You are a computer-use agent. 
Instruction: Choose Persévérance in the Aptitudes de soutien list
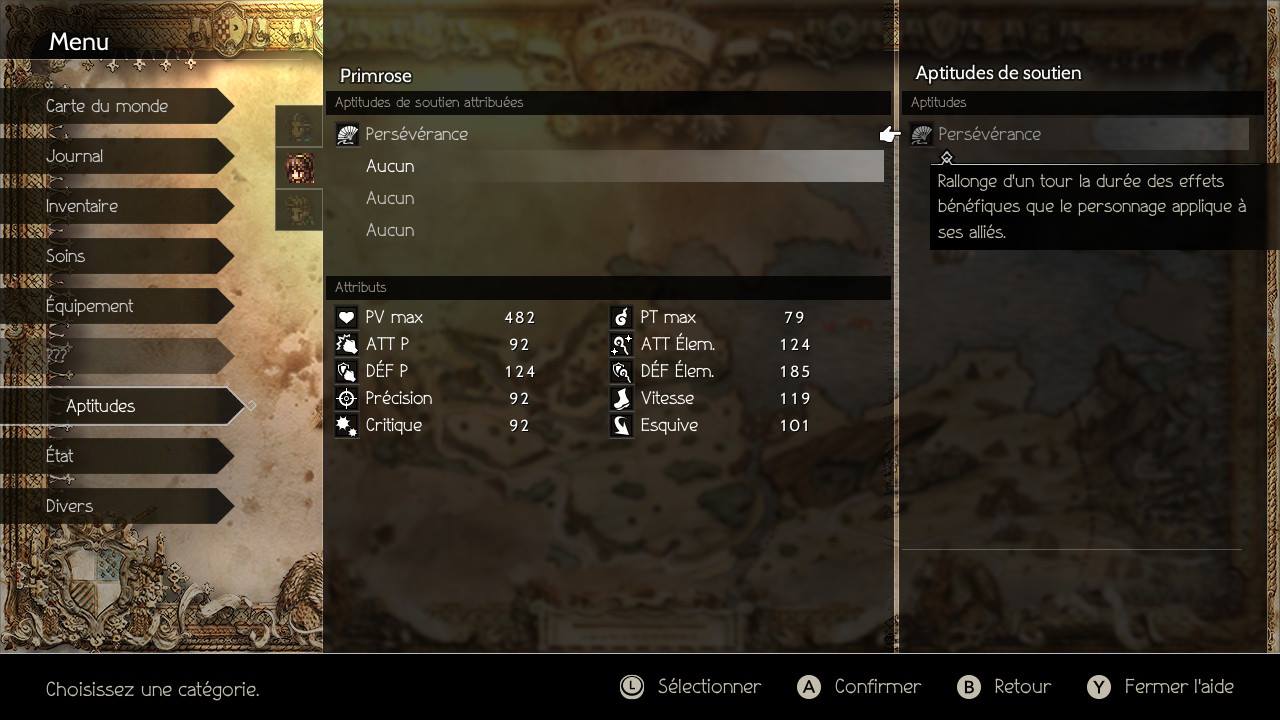point(989,134)
